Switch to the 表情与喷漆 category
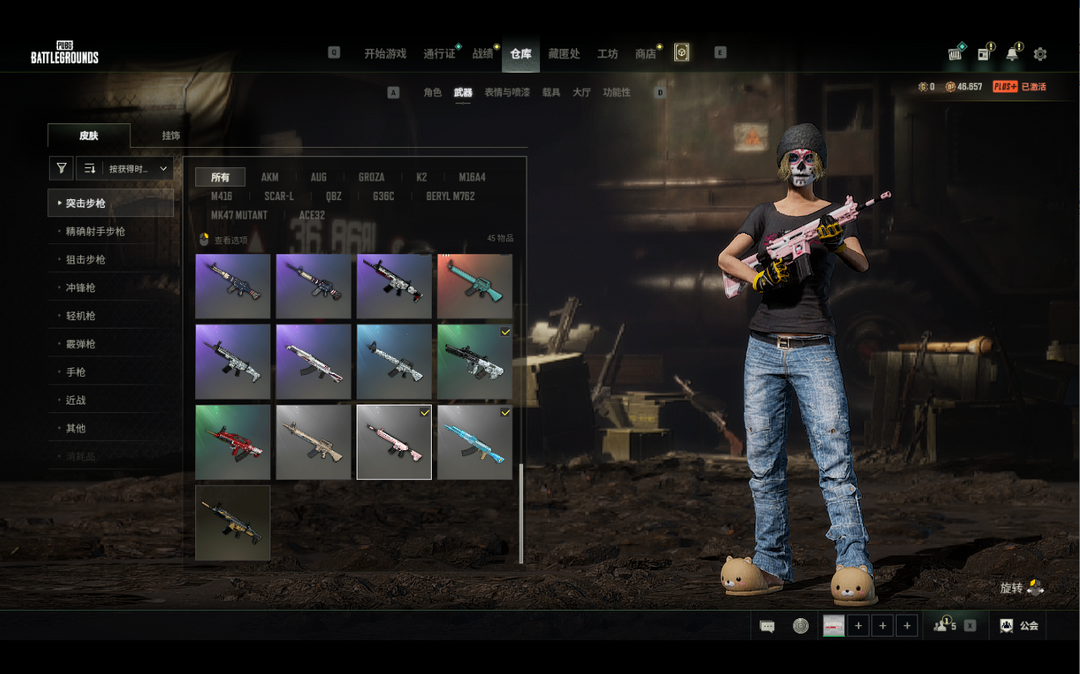 [x=507, y=93]
